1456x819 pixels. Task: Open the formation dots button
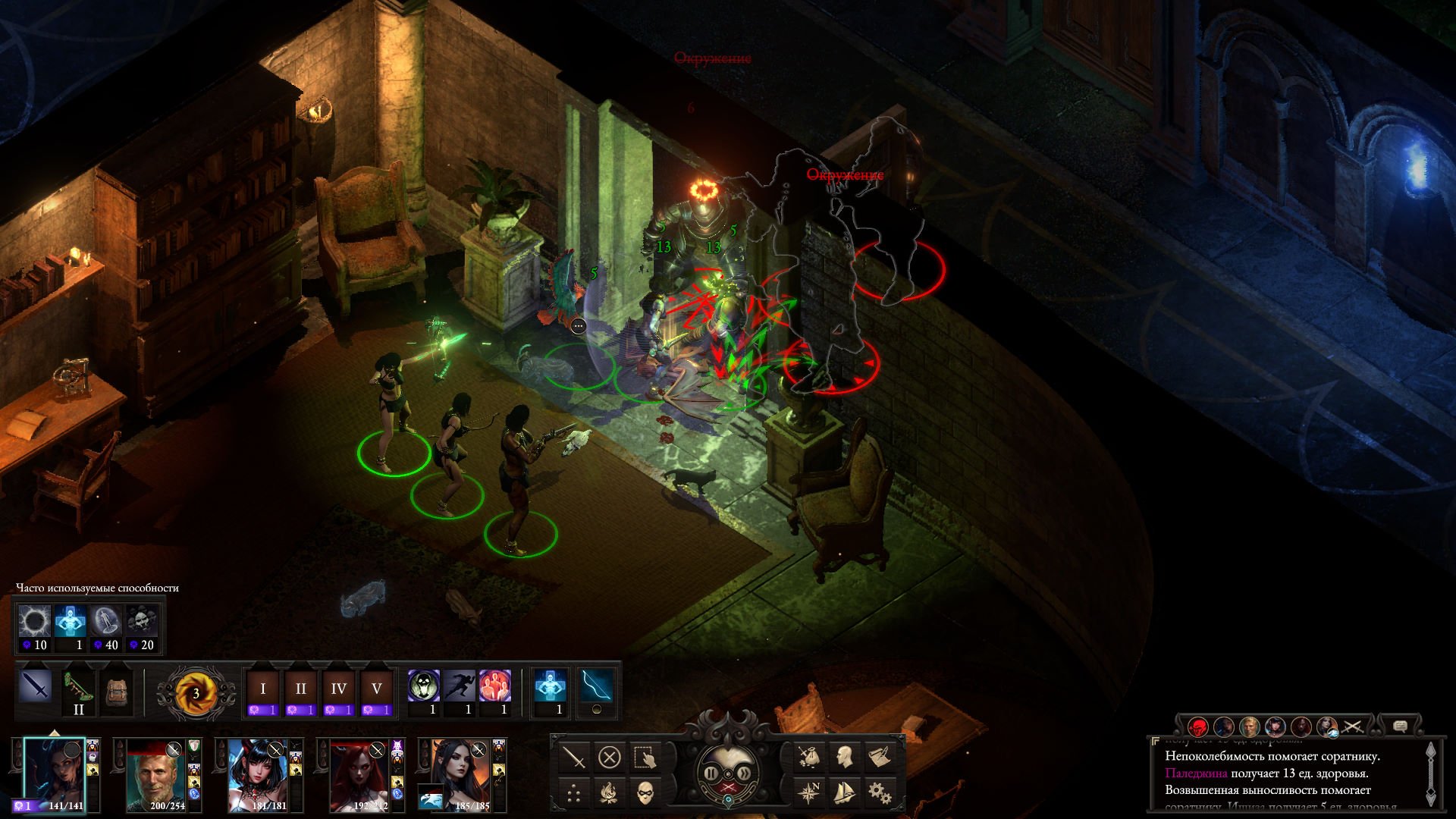tap(574, 793)
